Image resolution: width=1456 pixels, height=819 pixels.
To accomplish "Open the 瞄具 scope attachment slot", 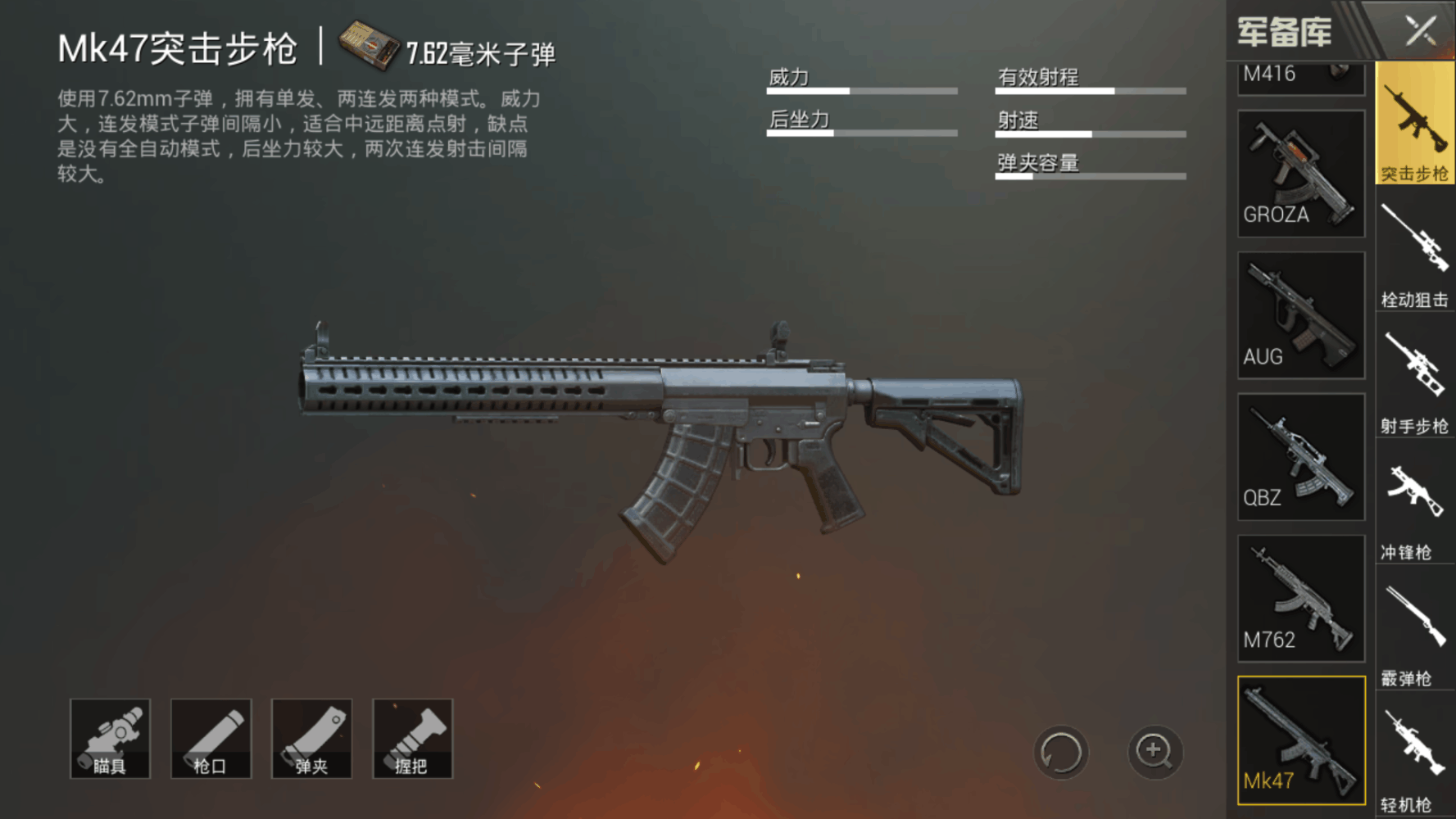I will point(111,737).
